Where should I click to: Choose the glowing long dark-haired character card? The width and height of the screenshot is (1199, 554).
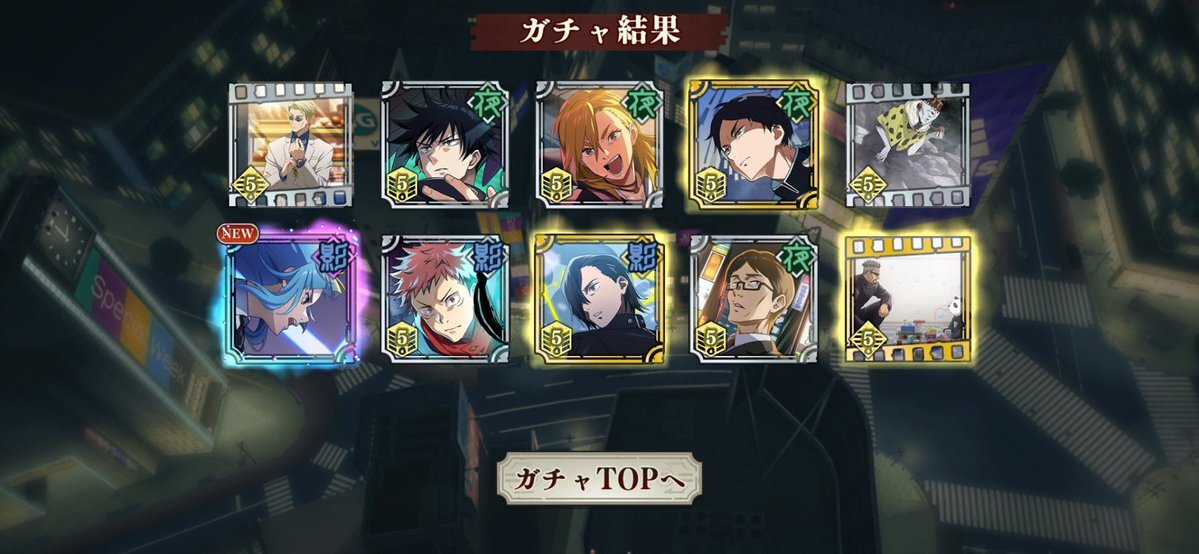(598, 298)
